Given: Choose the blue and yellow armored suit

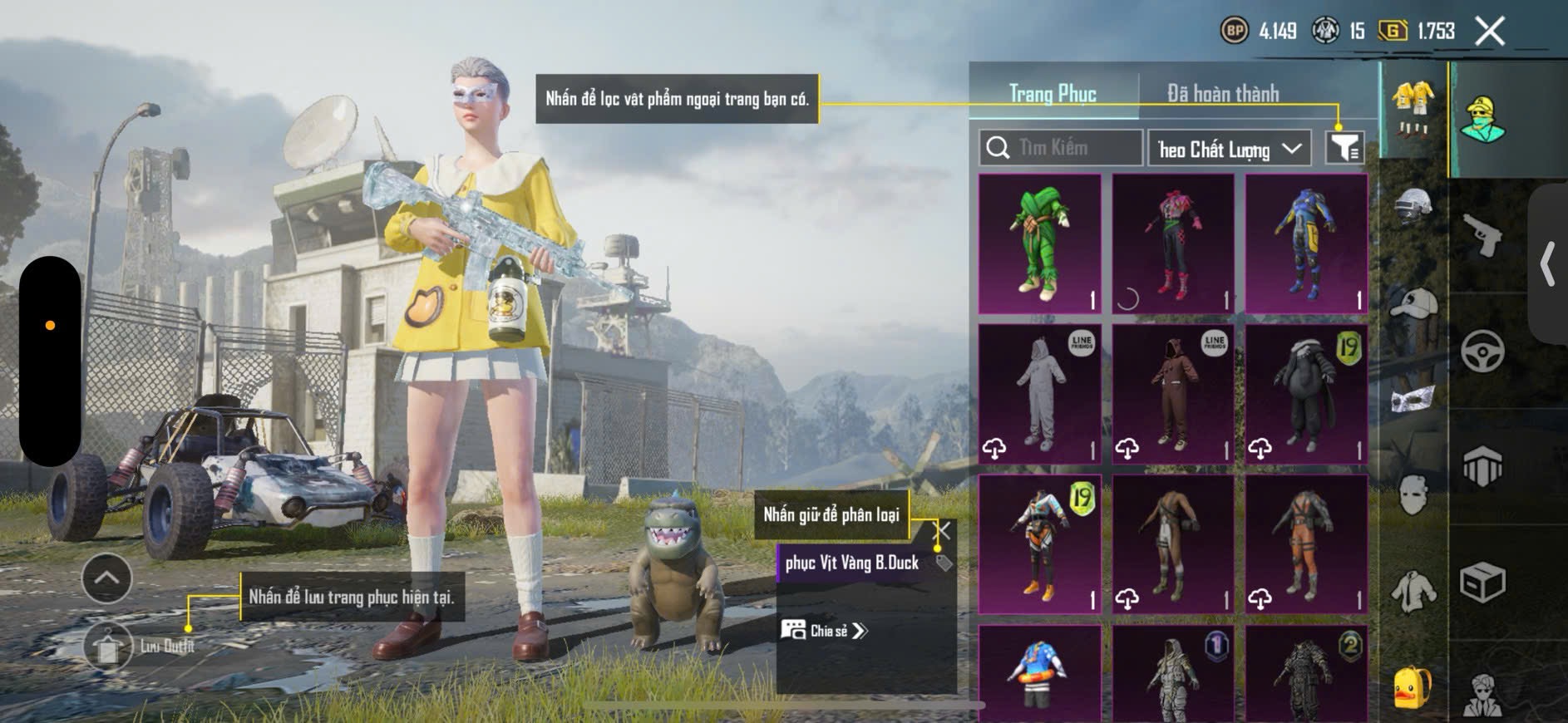Looking at the screenshot, I should pos(1306,243).
